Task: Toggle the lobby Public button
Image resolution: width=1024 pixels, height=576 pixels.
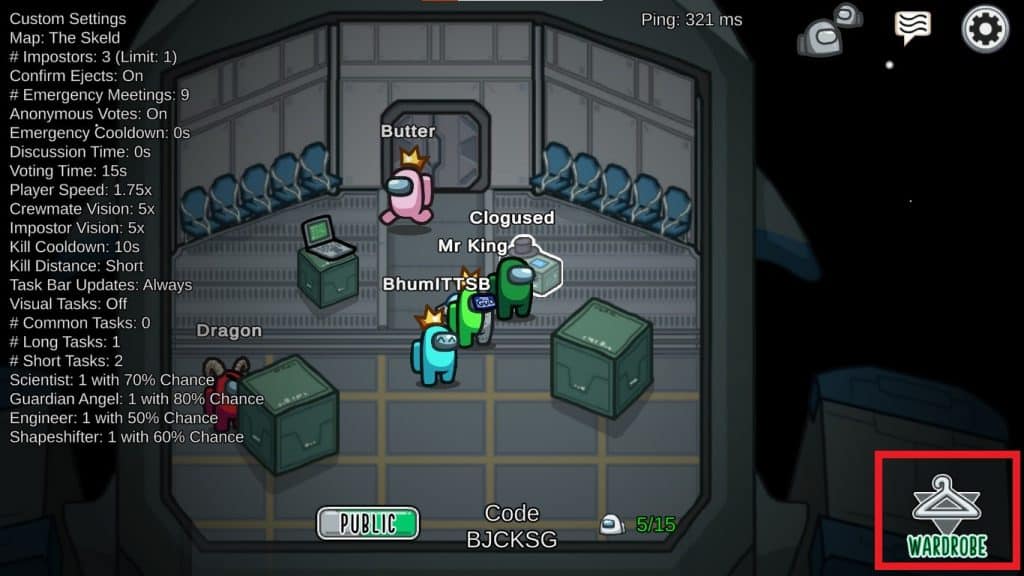Action: pos(368,523)
